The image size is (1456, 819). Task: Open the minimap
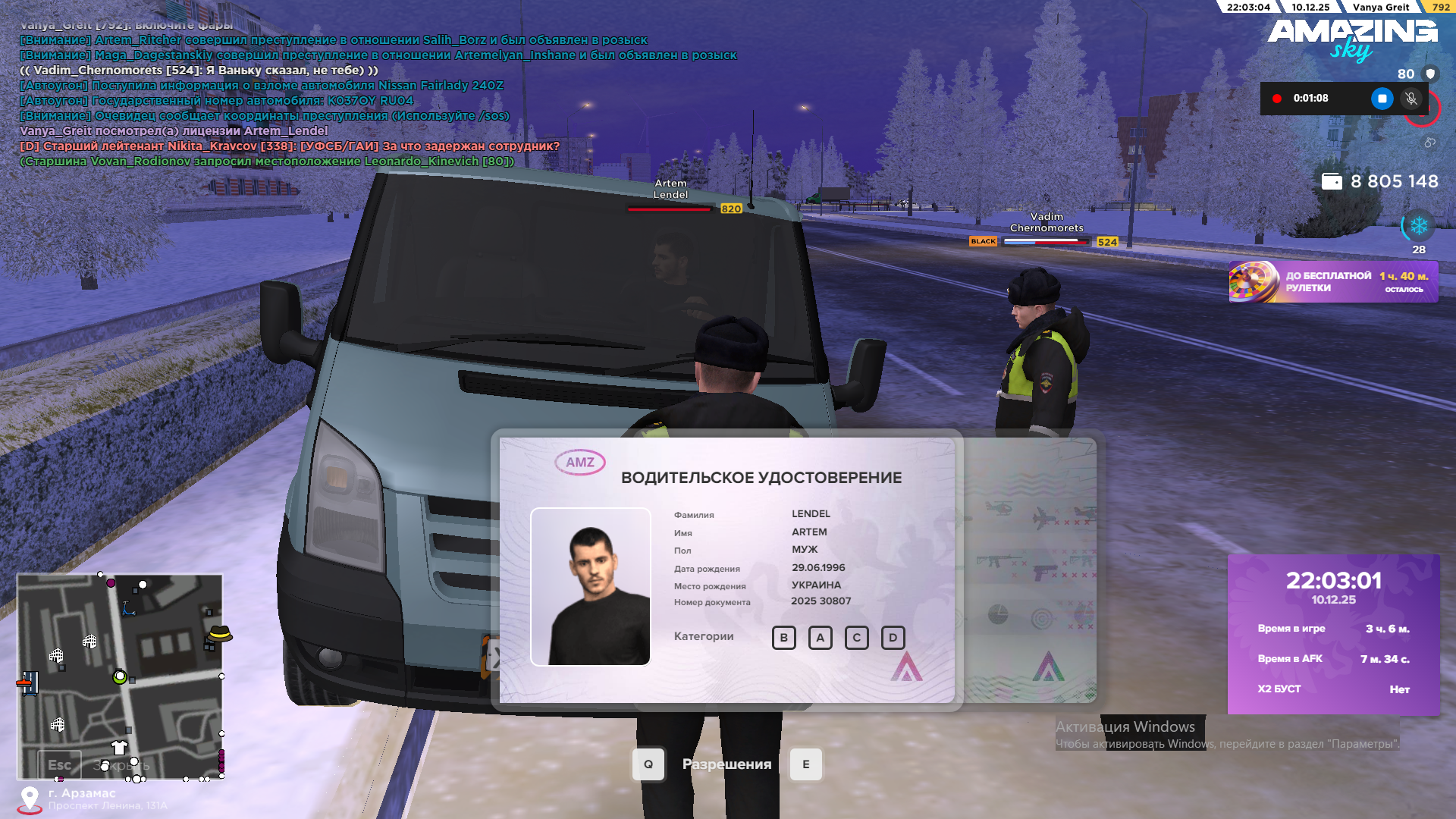[x=120, y=676]
